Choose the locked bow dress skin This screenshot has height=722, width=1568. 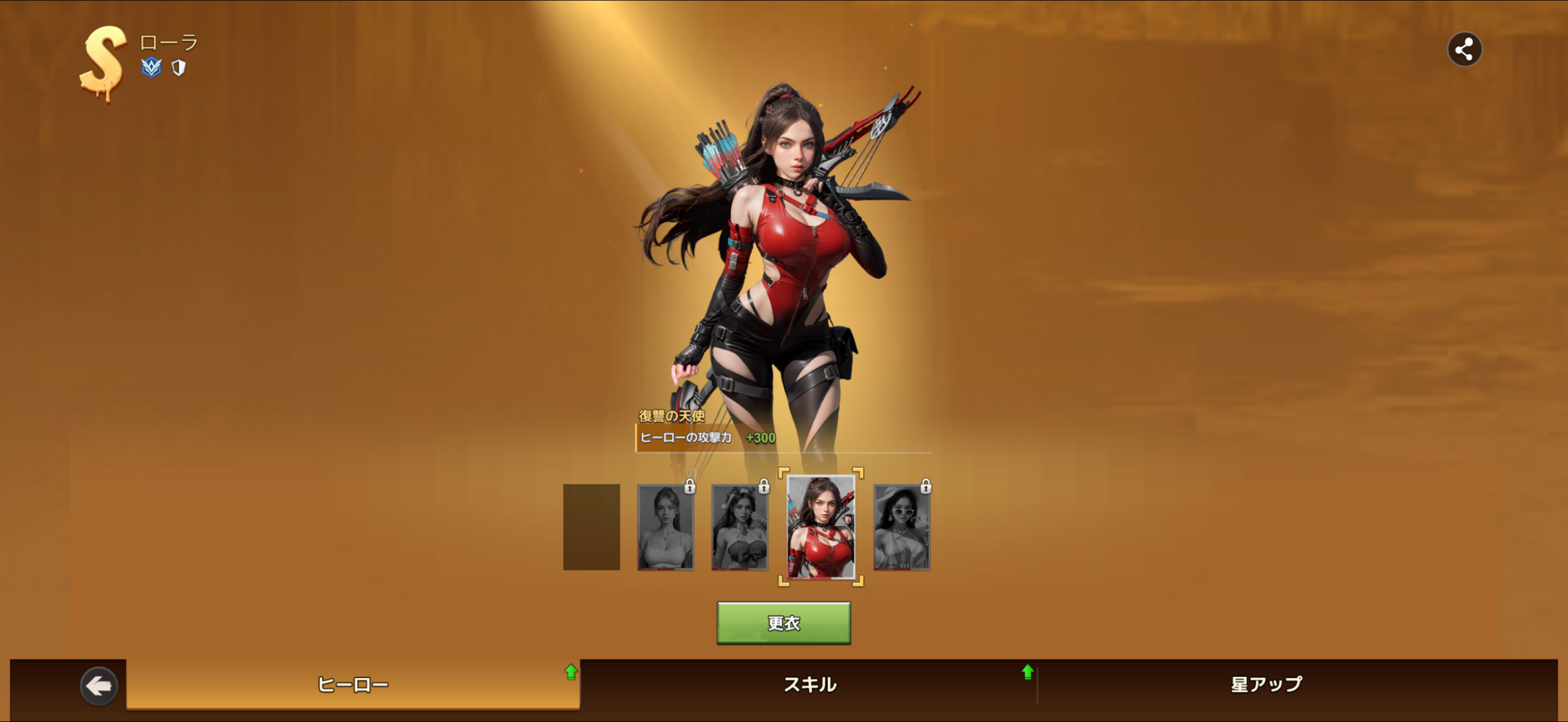coord(740,528)
